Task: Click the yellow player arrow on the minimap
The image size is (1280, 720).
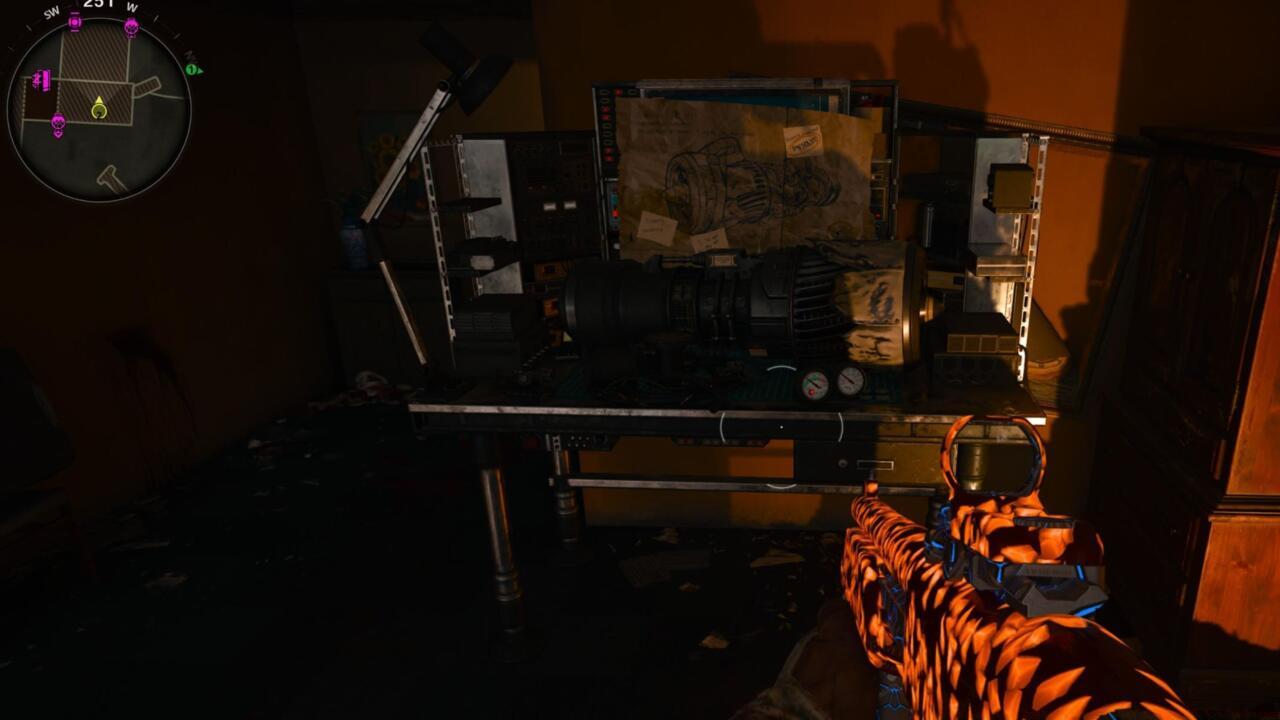Action: tap(100, 99)
